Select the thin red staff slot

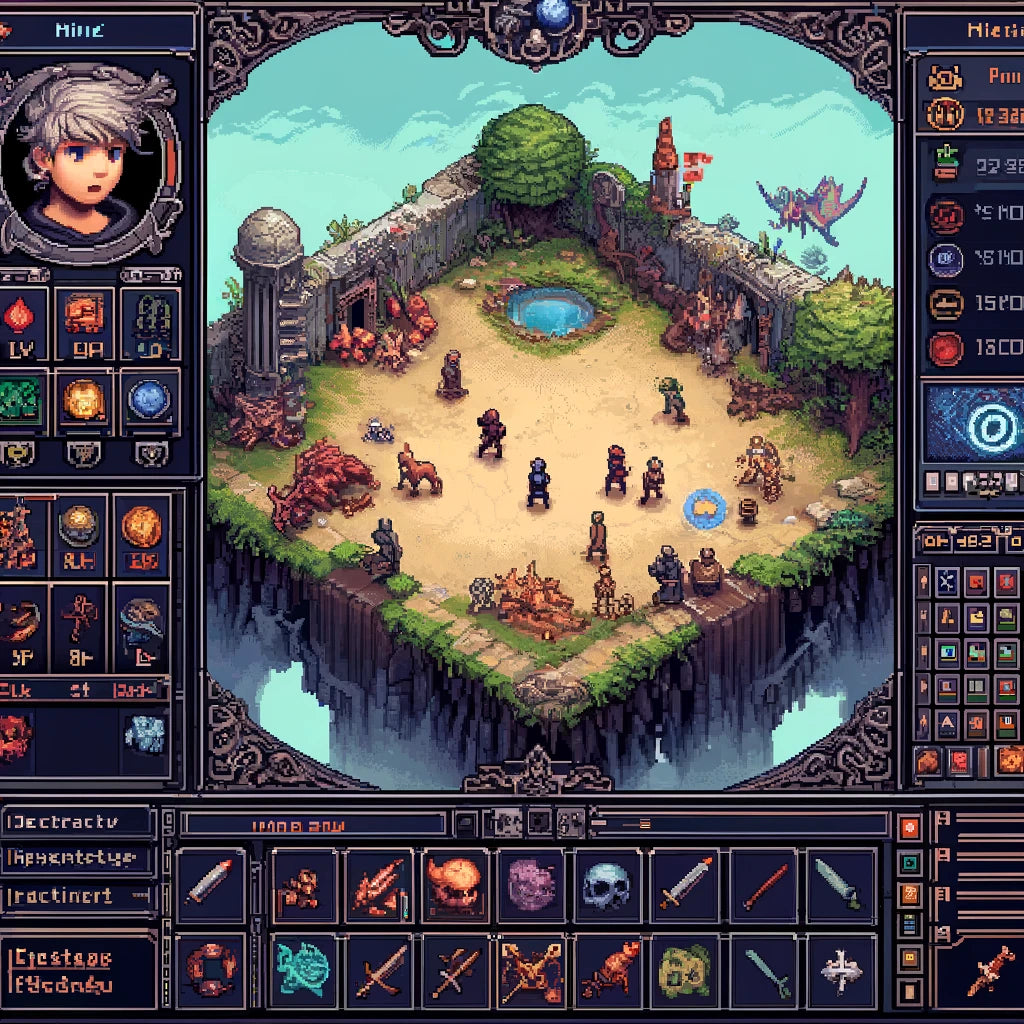(x=762, y=886)
